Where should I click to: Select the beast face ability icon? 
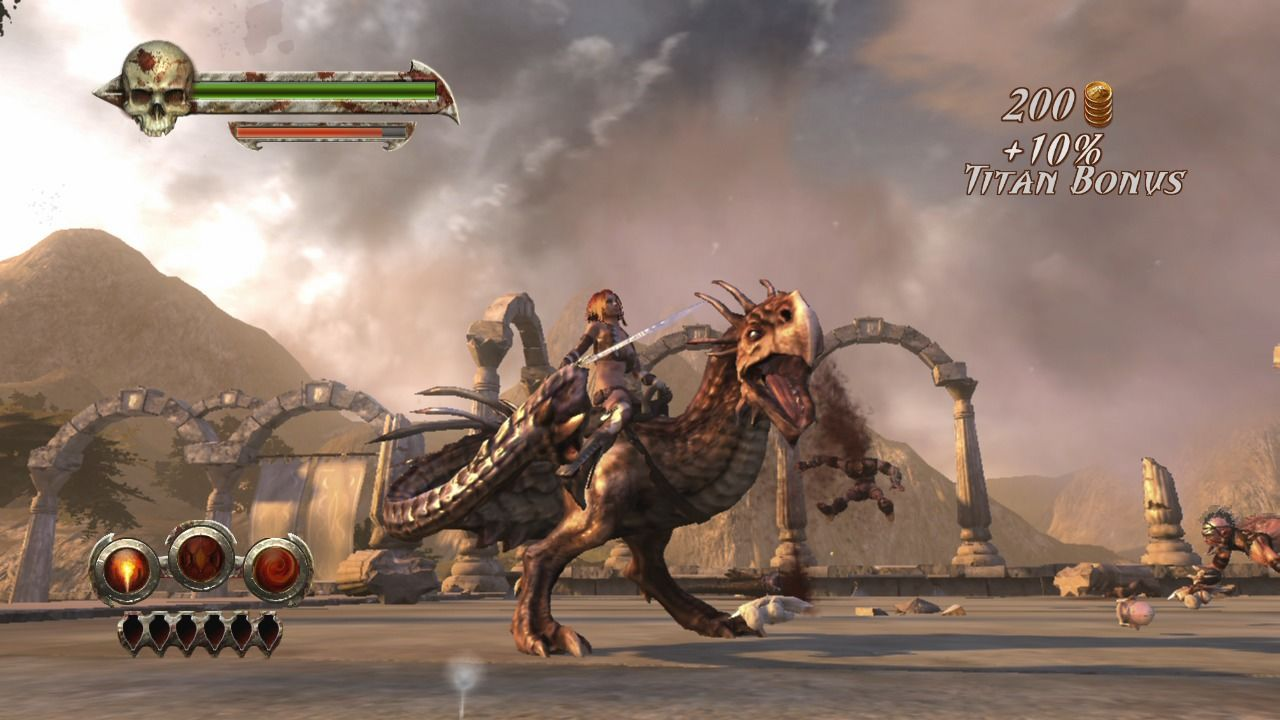point(201,556)
